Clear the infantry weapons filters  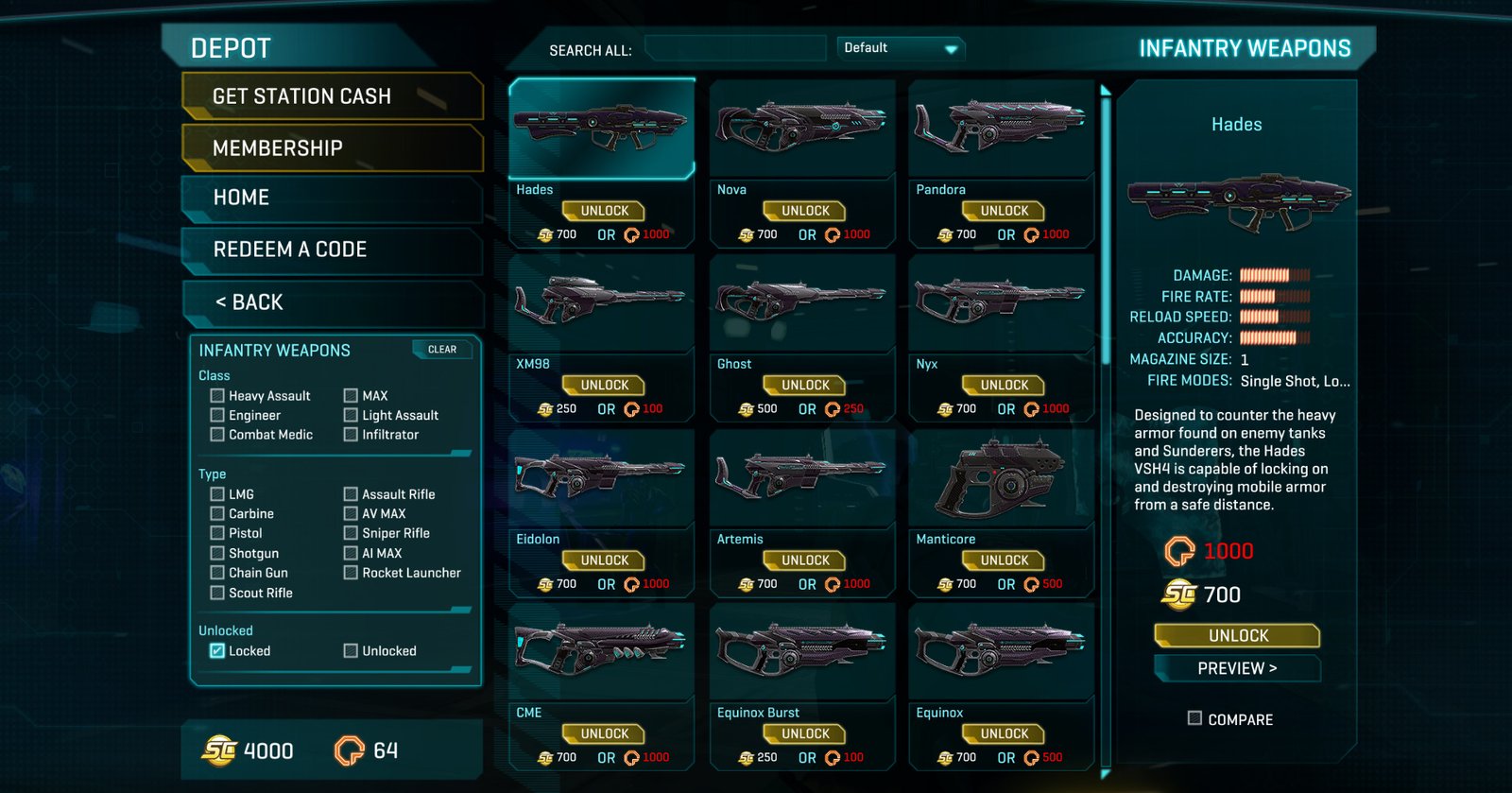442,350
